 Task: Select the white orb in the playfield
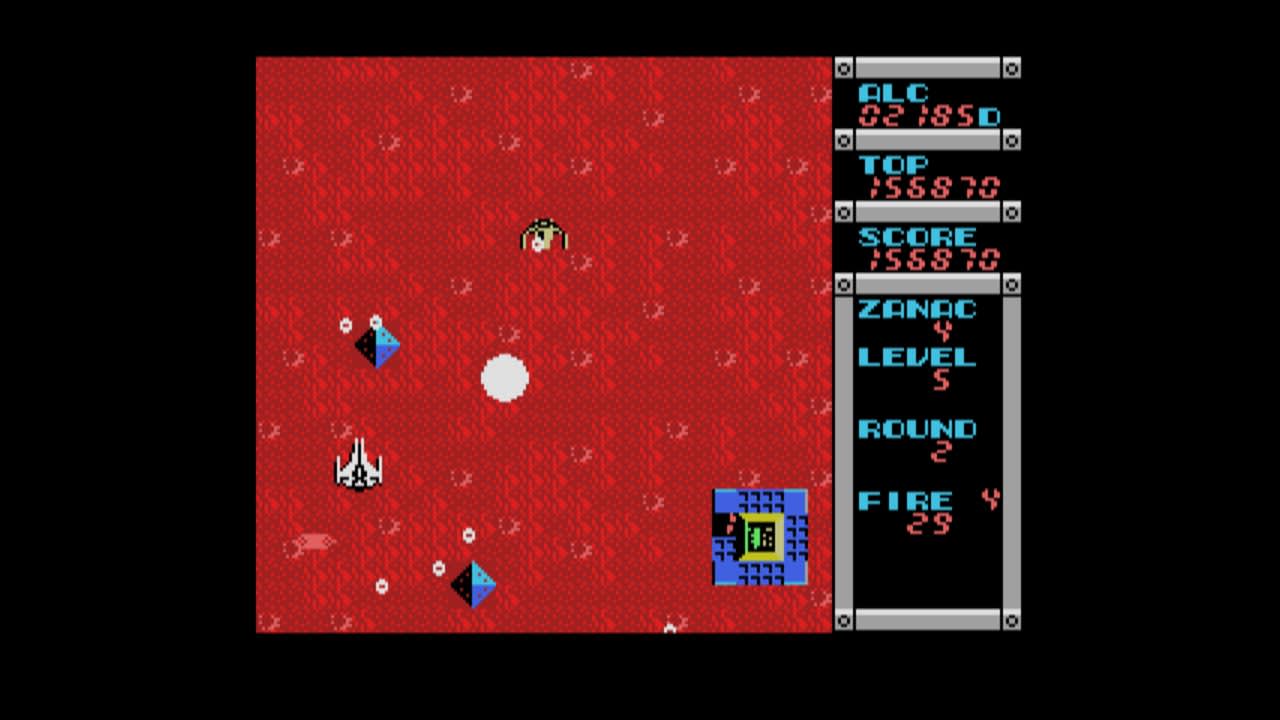point(505,378)
